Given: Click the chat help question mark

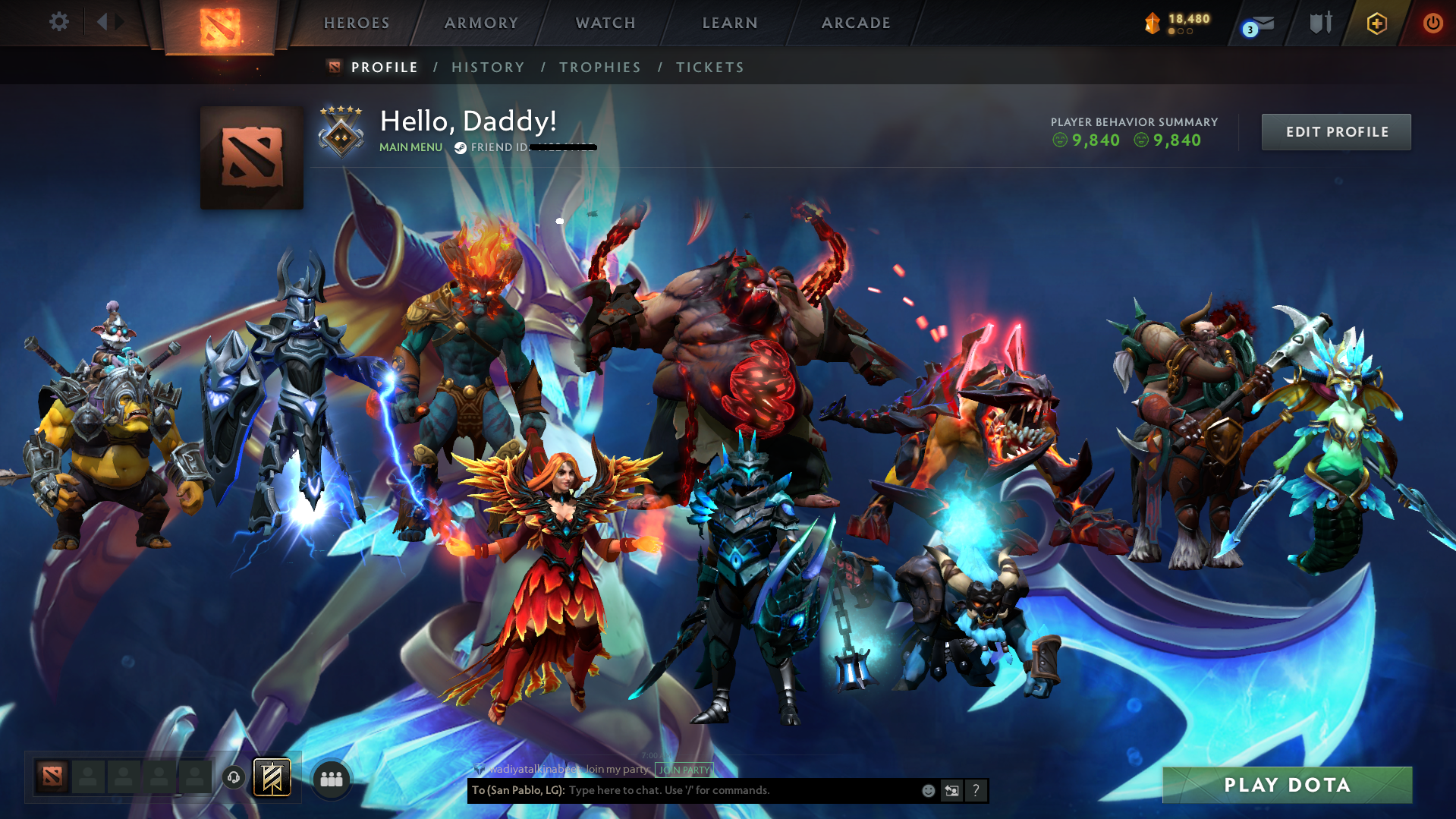Looking at the screenshot, I should [976, 790].
